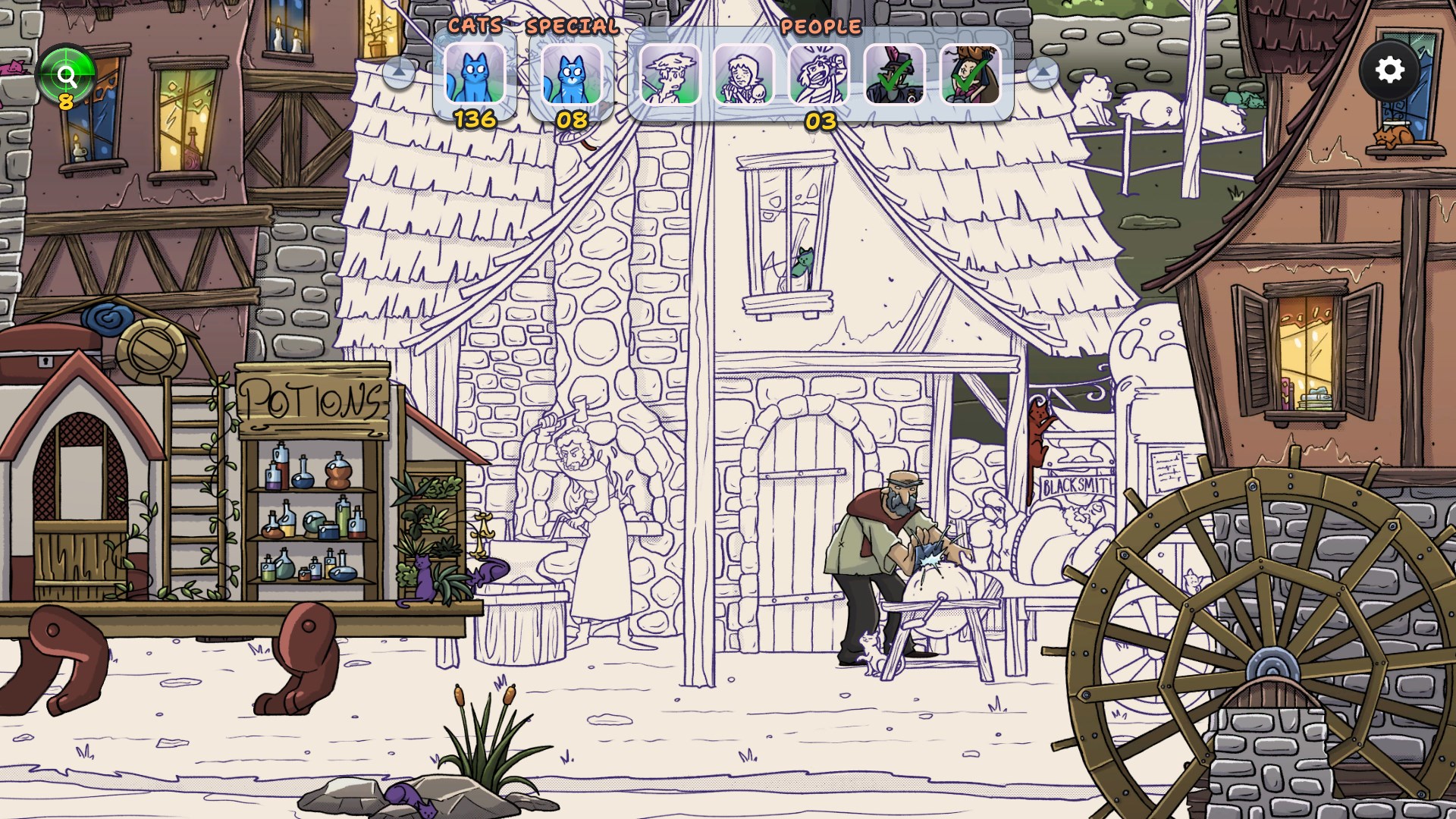Viewport: 1456px width, 819px height.
Task: Use the magnifying glass hint radar
Action: 67,76
